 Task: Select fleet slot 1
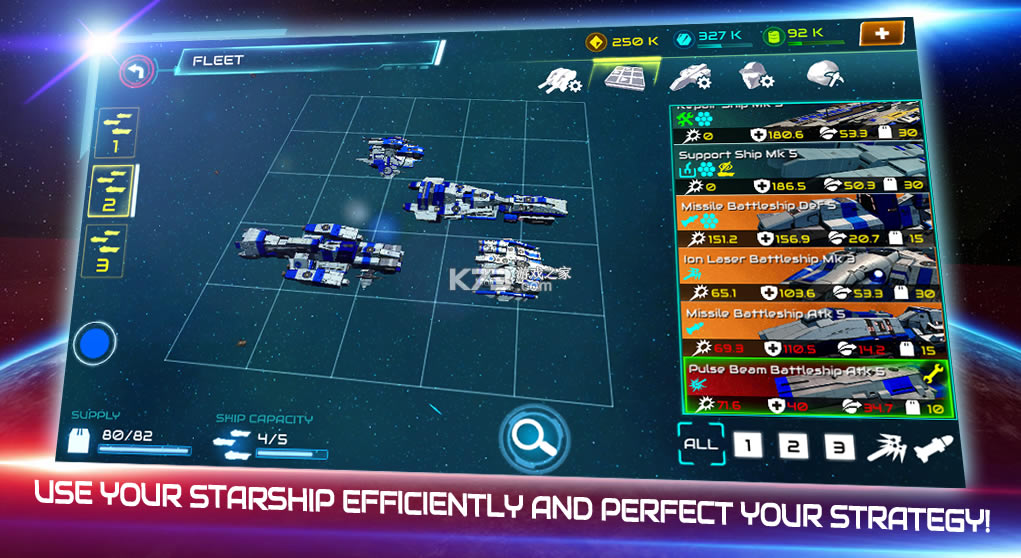118,132
